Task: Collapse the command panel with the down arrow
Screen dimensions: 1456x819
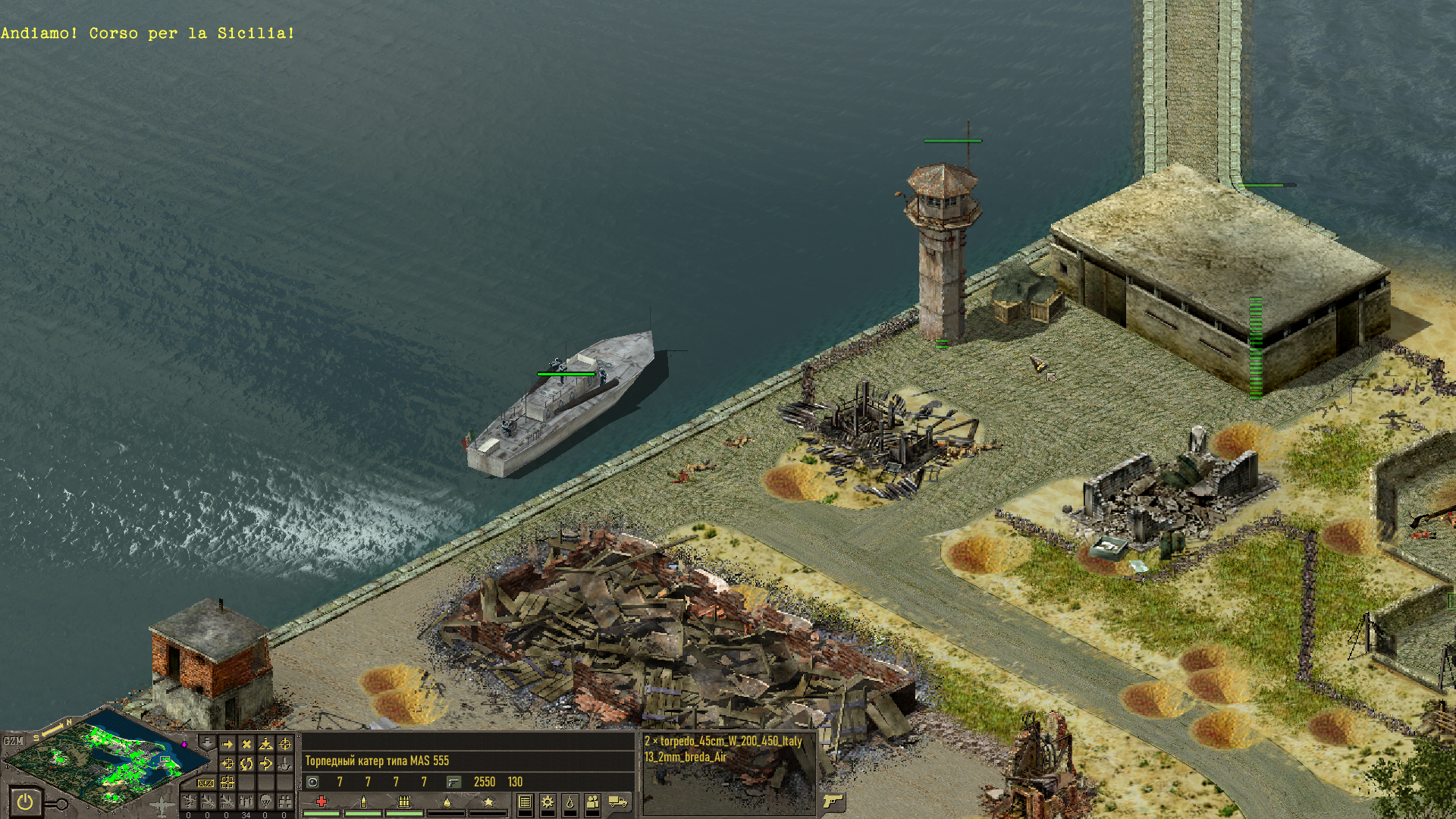Action: 206,742
